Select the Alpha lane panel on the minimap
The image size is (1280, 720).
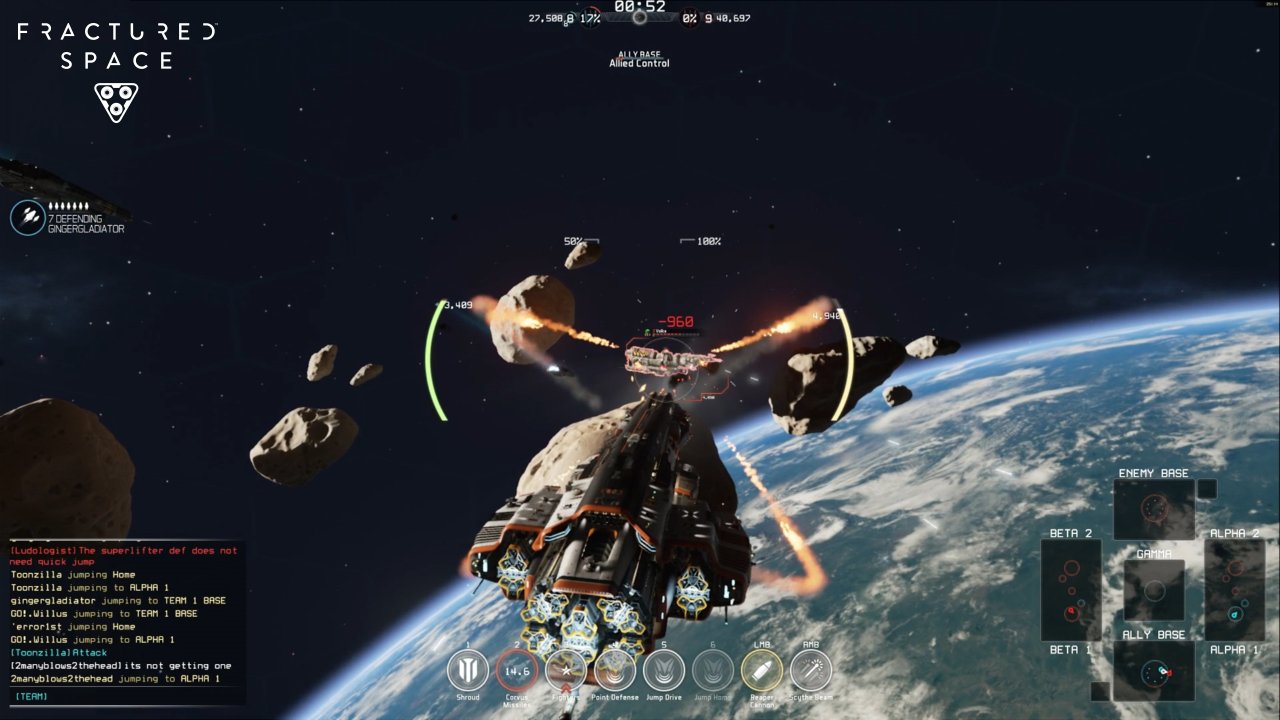pyautogui.click(x=1235, y=590)
